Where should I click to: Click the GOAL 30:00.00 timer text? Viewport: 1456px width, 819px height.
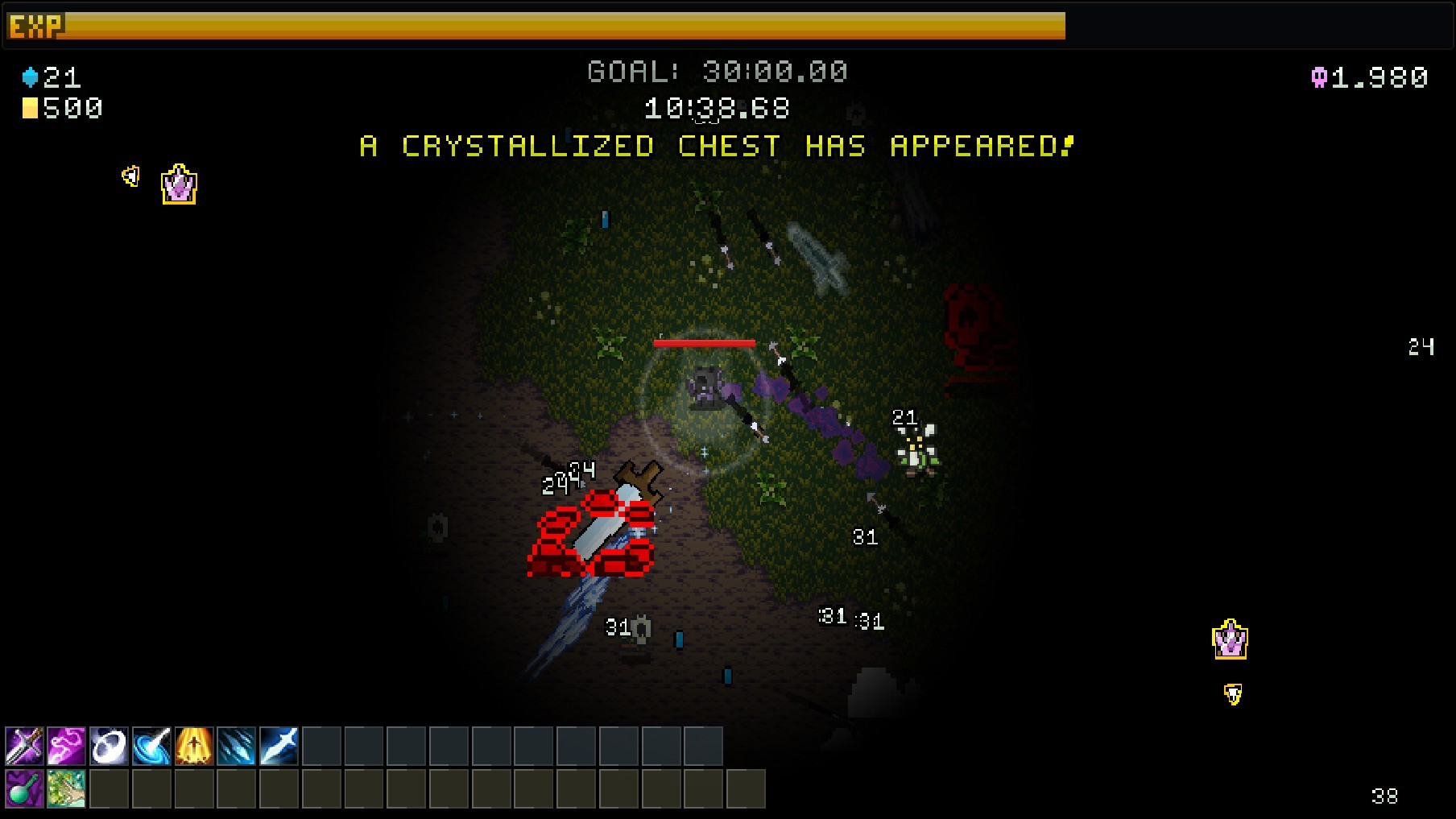[x=716, y=71]
